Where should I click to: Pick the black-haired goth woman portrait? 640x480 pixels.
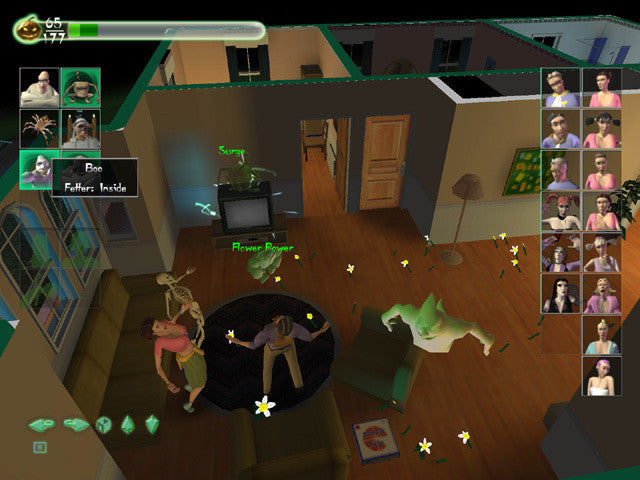point(560,294)
